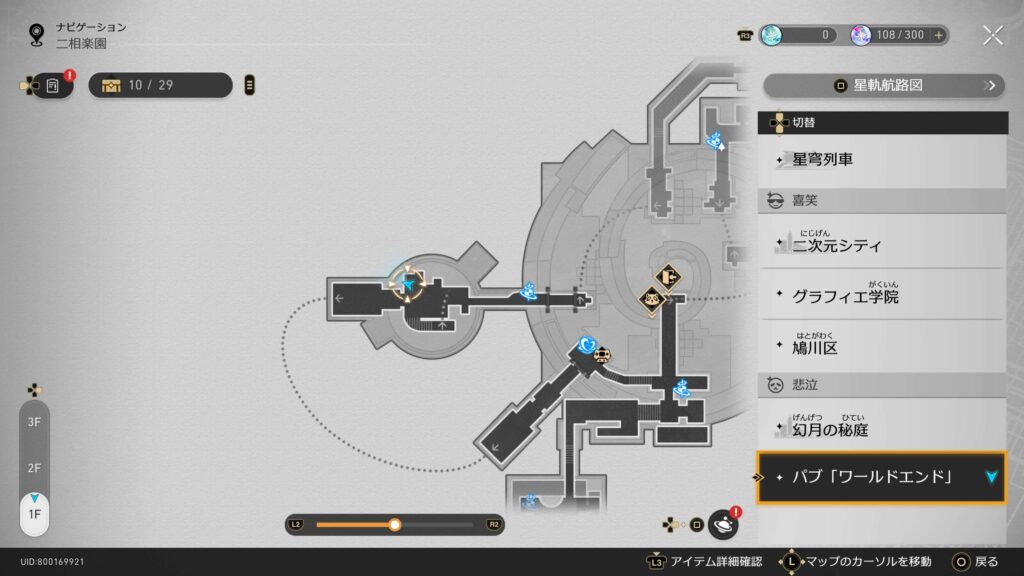Switch to floor 3F

[x=34, y=422]
